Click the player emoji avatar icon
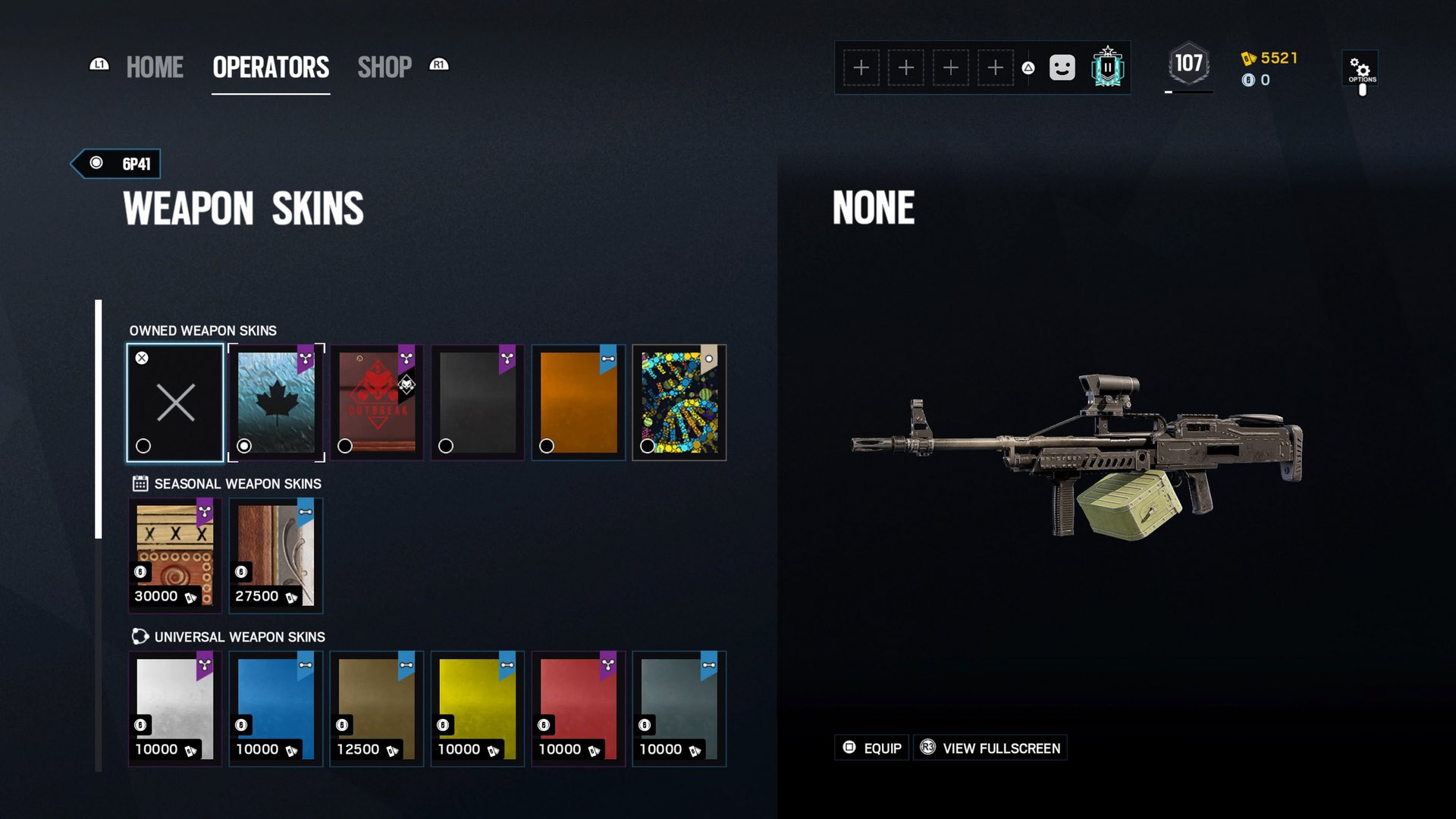The height and width of the screenshot is (819, 1456). tap(1061, 67)
